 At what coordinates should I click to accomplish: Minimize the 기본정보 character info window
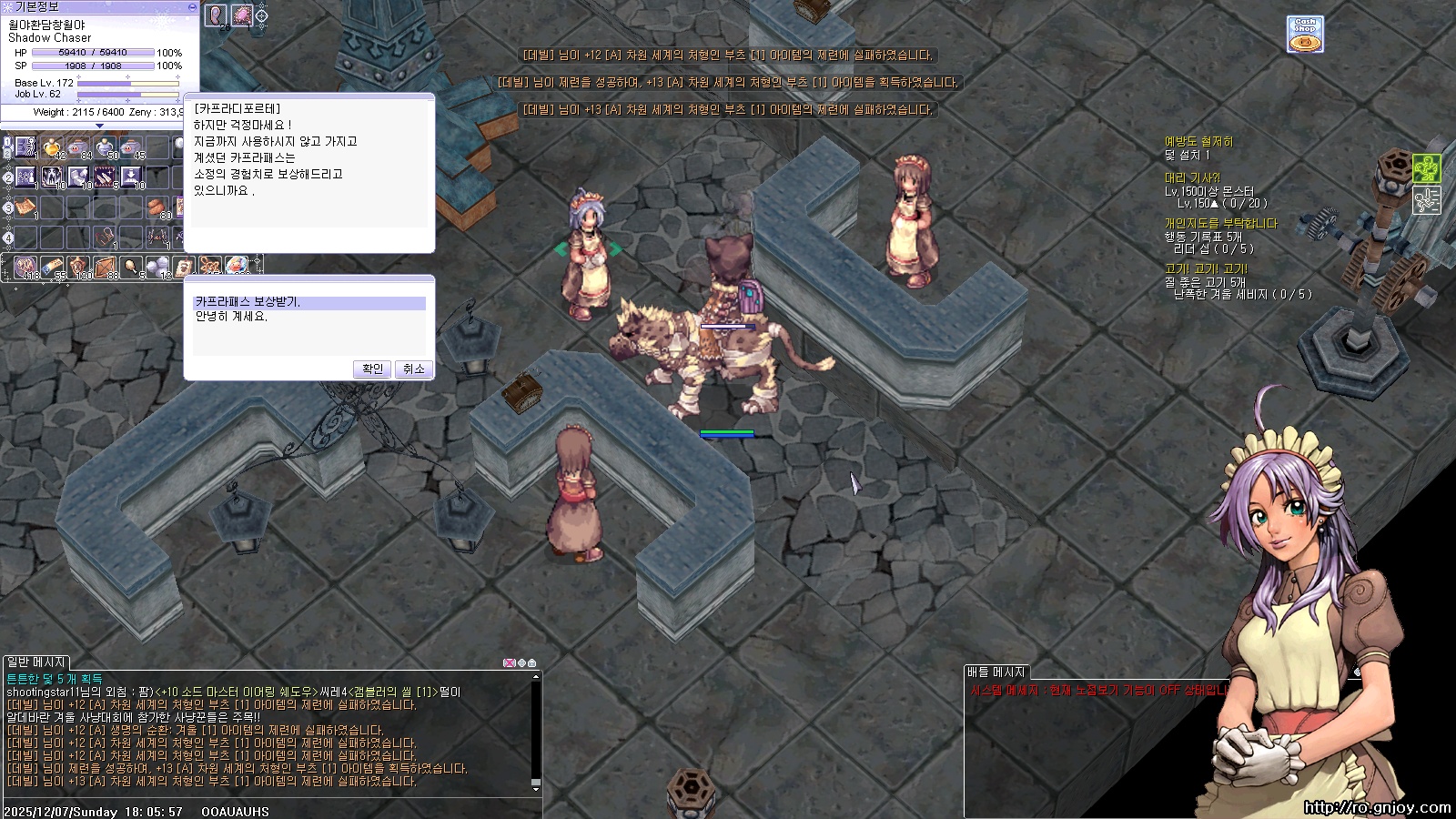pos(192,6)
